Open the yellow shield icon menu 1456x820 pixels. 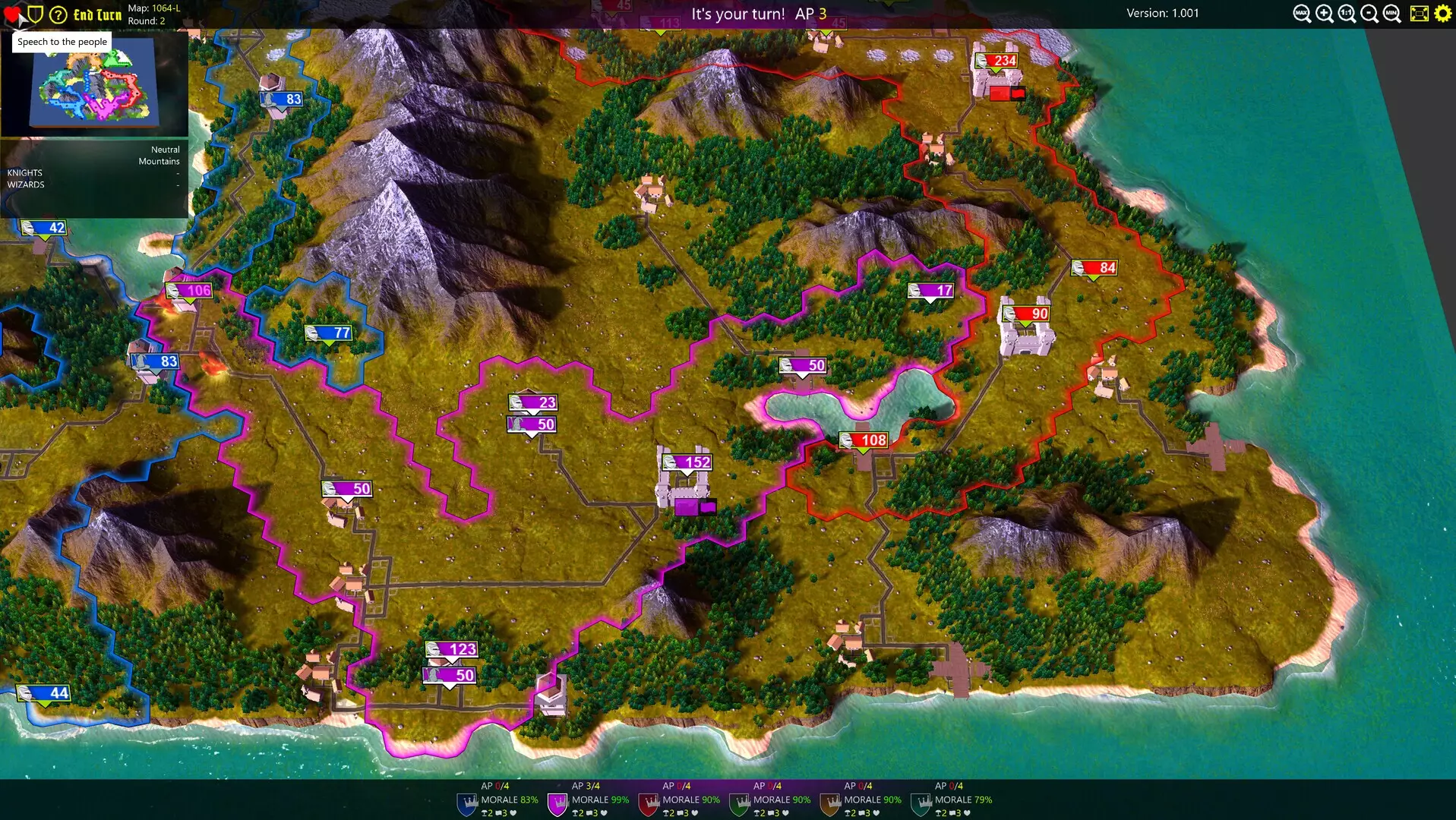click(35, 14)
